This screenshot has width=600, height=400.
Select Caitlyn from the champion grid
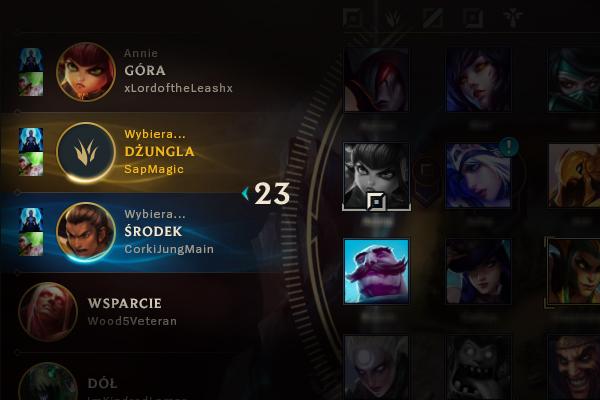point(478,271)
